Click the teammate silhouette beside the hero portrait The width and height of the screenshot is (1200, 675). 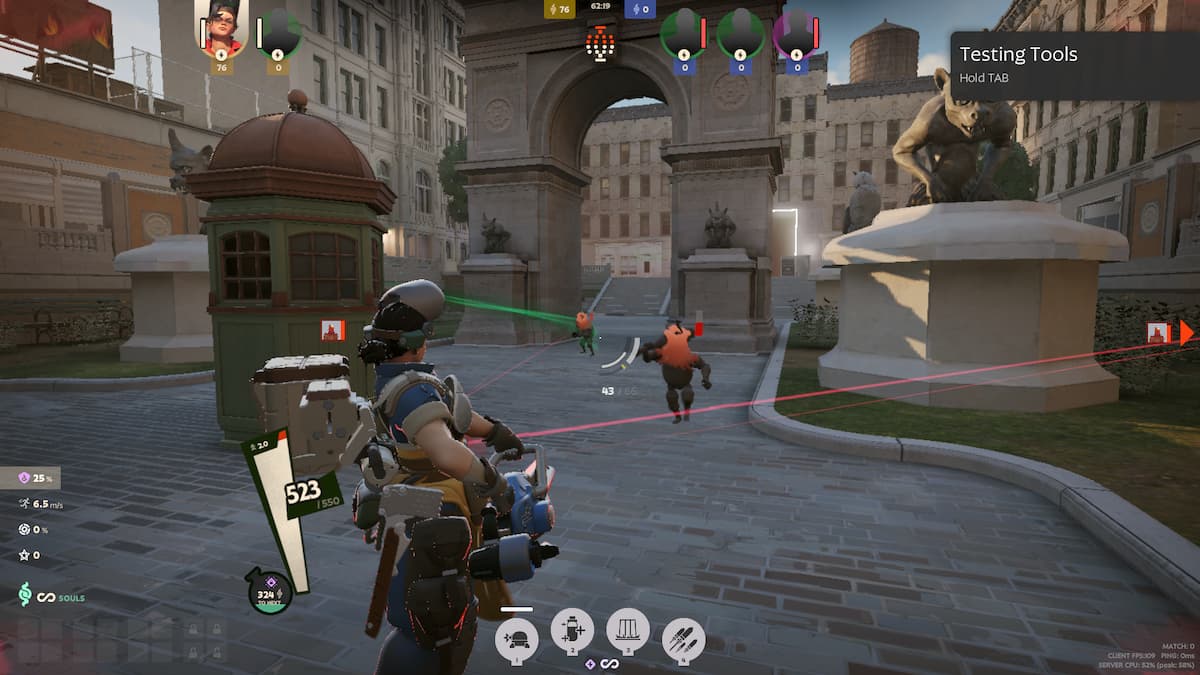click(278, 33)
